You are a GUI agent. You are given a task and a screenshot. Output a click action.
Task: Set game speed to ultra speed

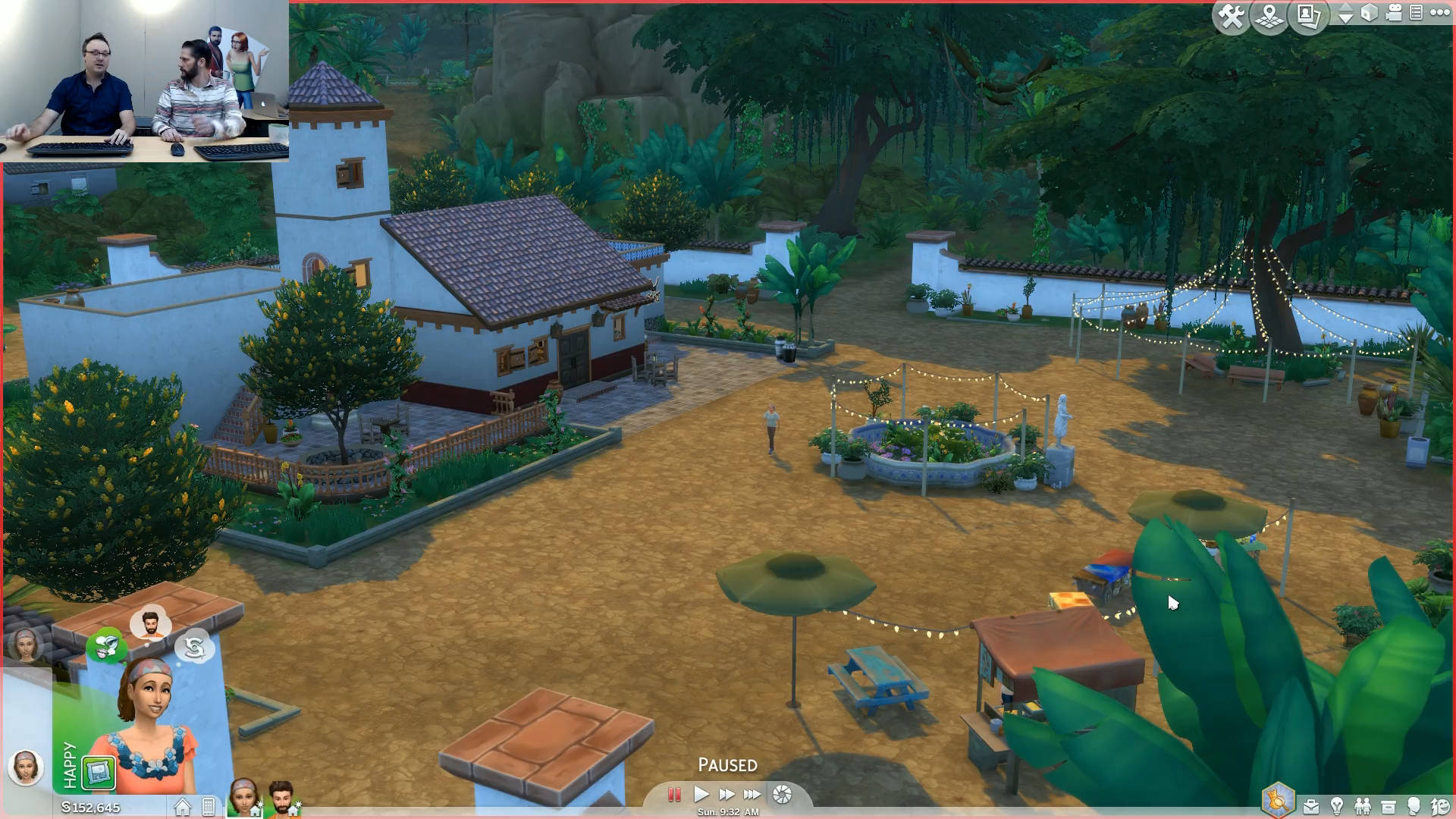tap(752, 794)
